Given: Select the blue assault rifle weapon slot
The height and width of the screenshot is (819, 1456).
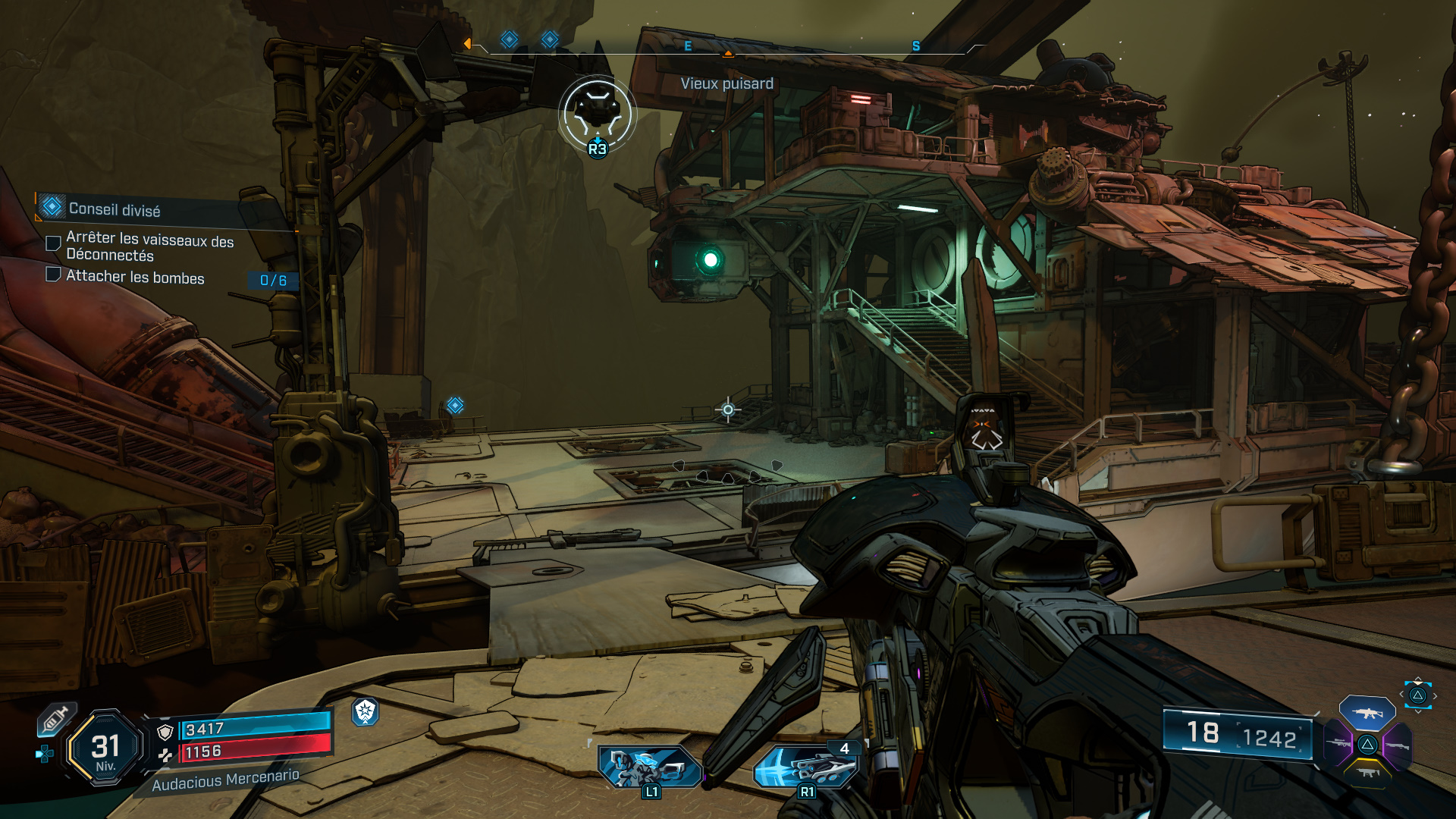Looking at the screenshot, I should pos(1367,713).
